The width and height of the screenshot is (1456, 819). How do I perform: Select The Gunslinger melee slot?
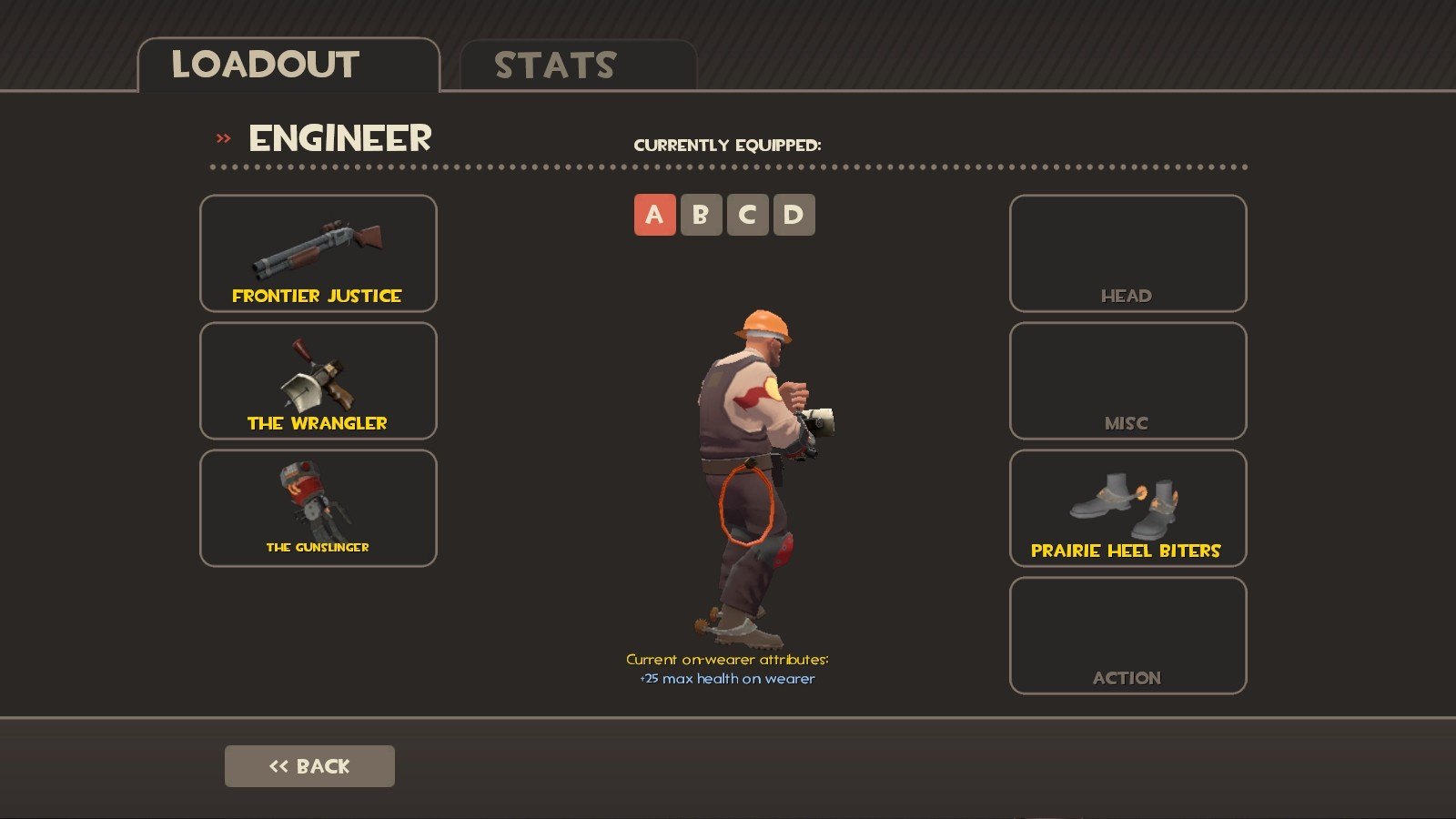pyautogui.click(x=318, y=508)
